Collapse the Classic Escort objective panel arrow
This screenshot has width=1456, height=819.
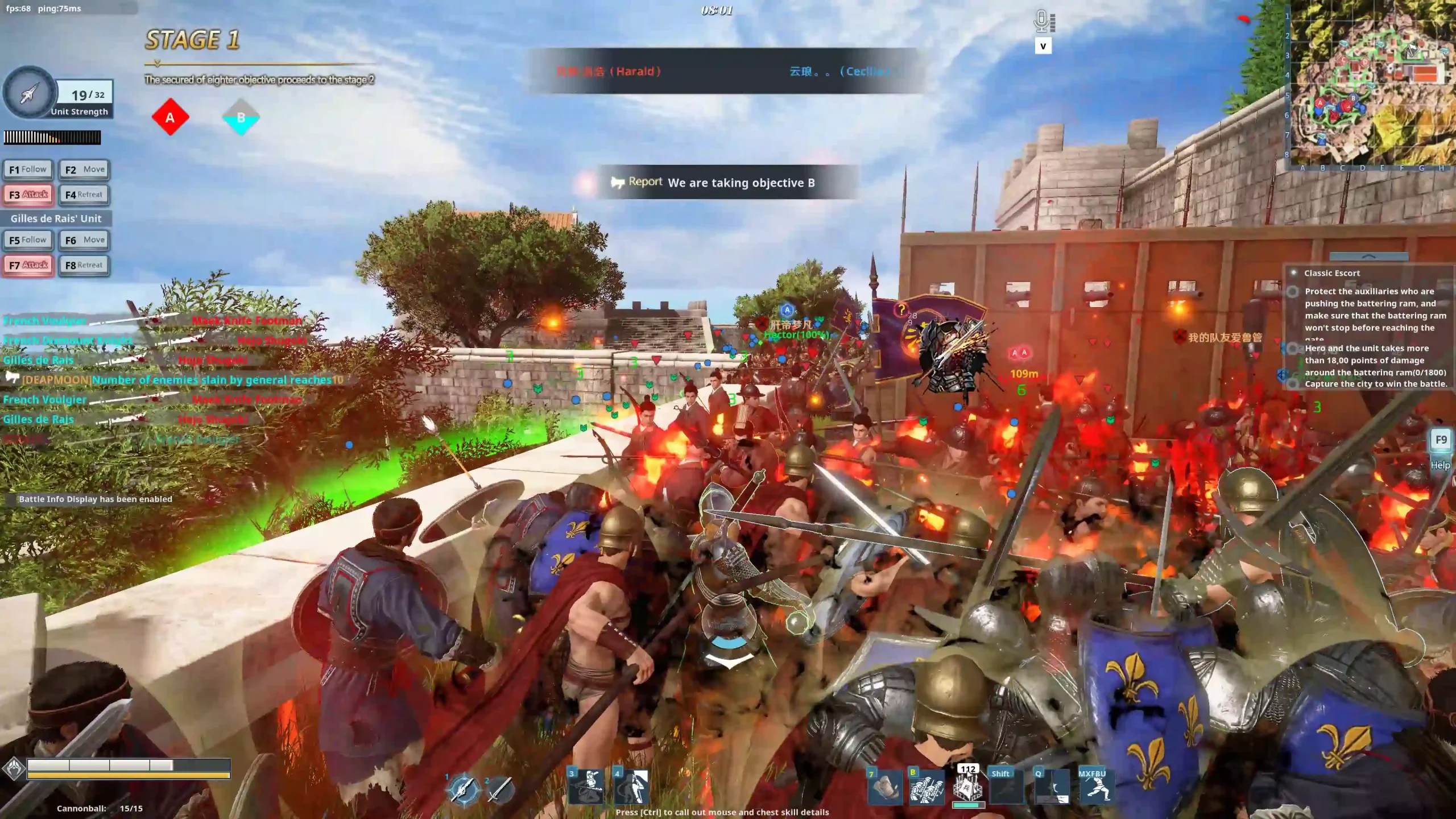tap(1368, 257)
